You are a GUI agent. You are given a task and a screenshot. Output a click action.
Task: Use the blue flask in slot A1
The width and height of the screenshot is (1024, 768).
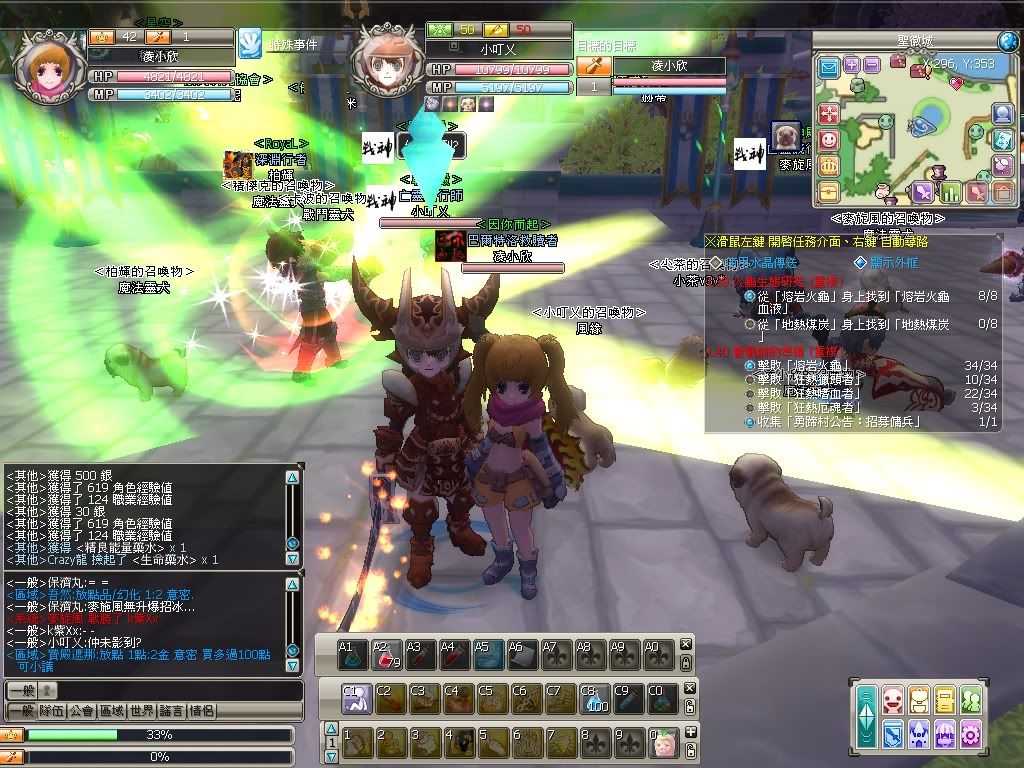point(350,655)
